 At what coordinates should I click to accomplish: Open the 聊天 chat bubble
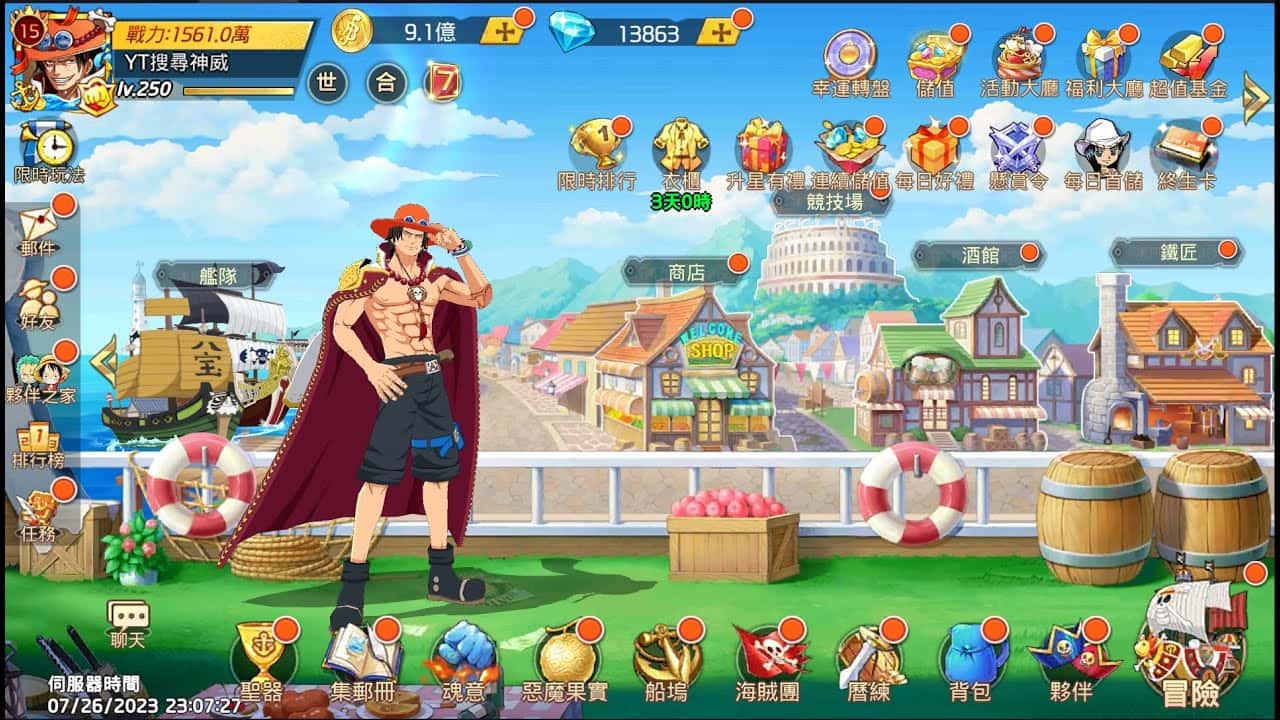point(128,622)
